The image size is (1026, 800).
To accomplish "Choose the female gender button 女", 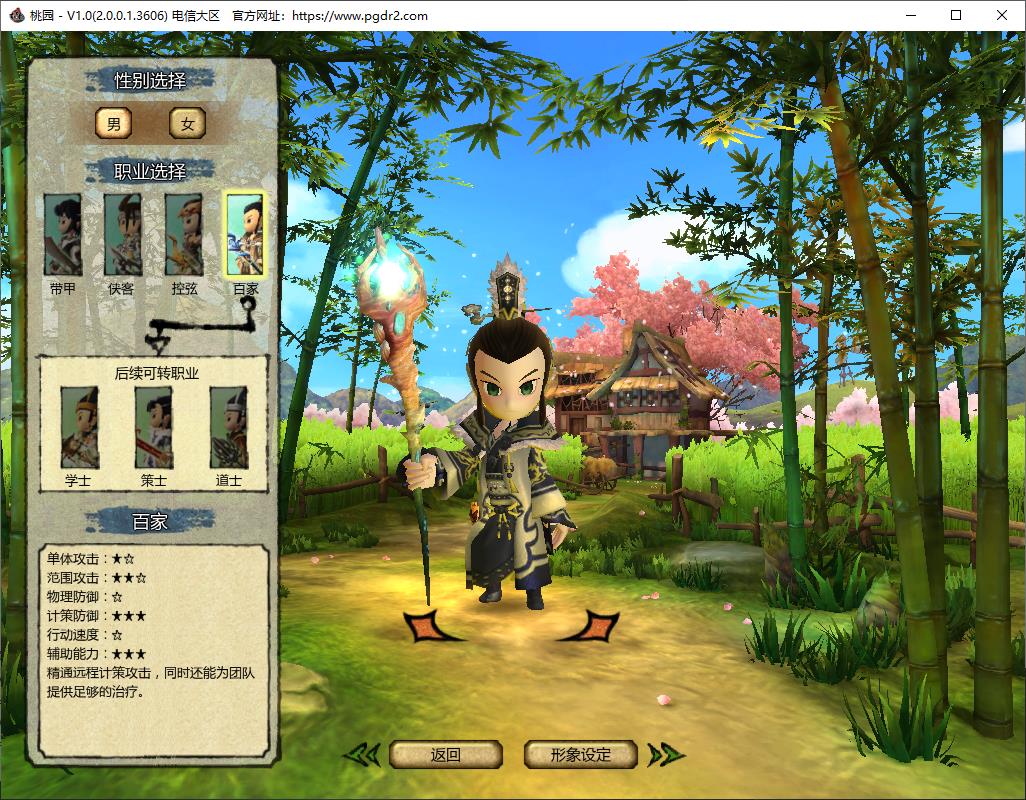I will (187, 123).
